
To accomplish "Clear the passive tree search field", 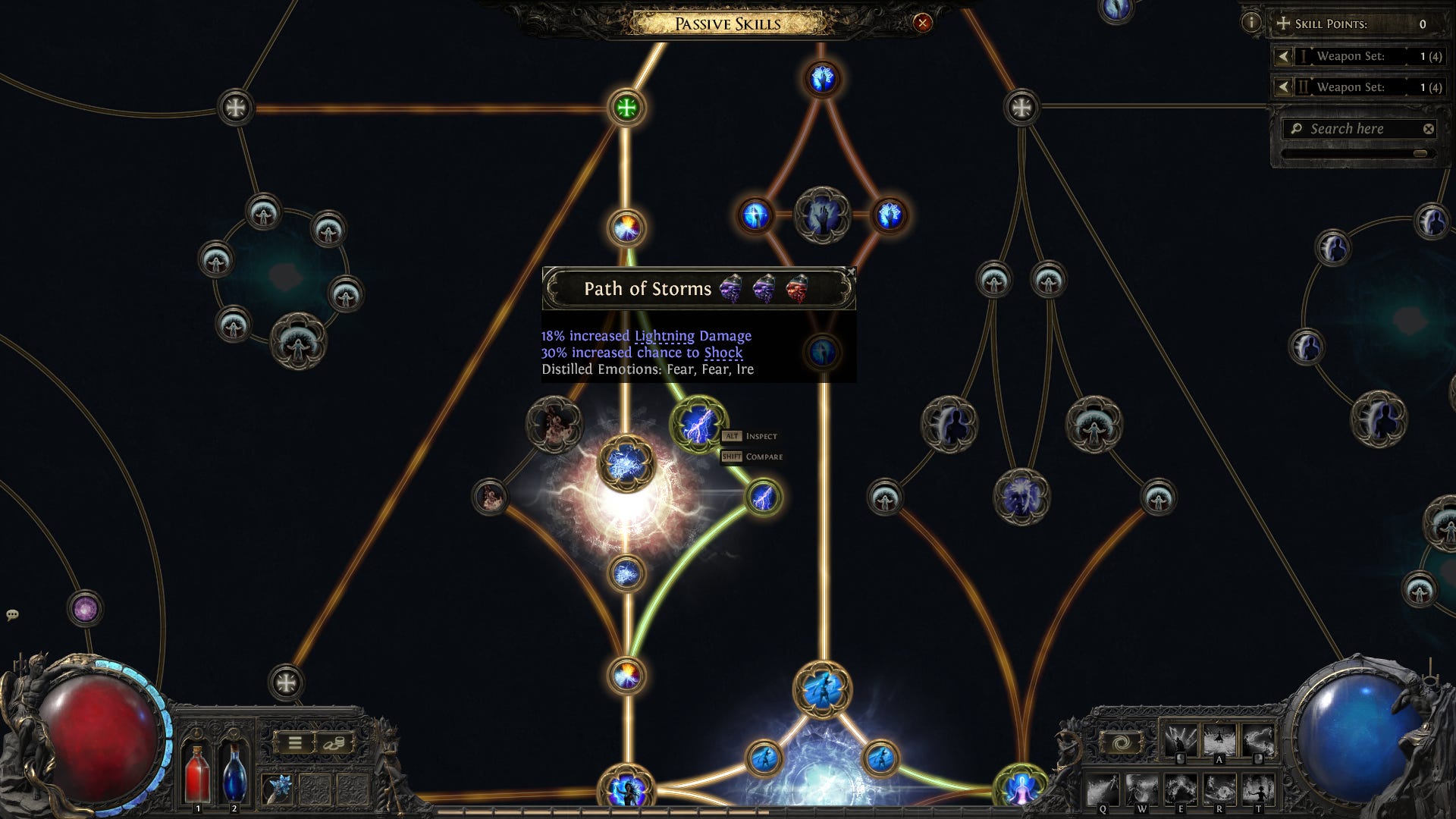I will coord(1429,129).
